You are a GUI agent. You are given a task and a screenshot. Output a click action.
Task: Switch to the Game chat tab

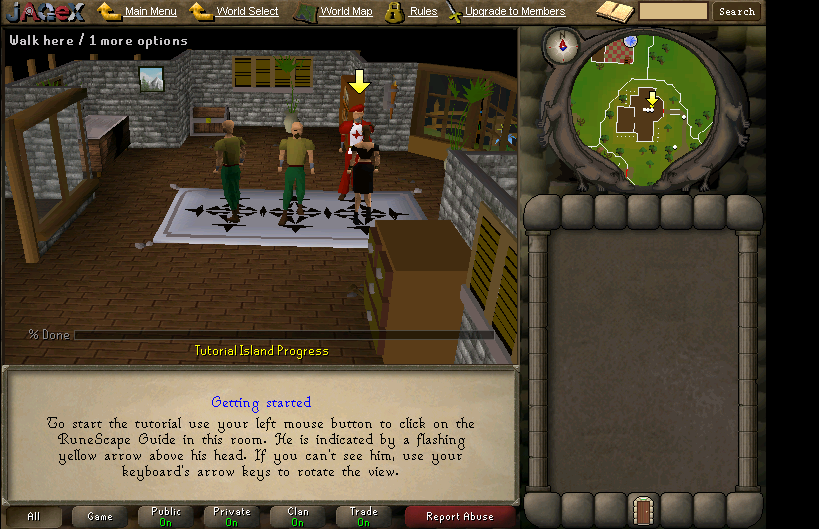point(100,517)
